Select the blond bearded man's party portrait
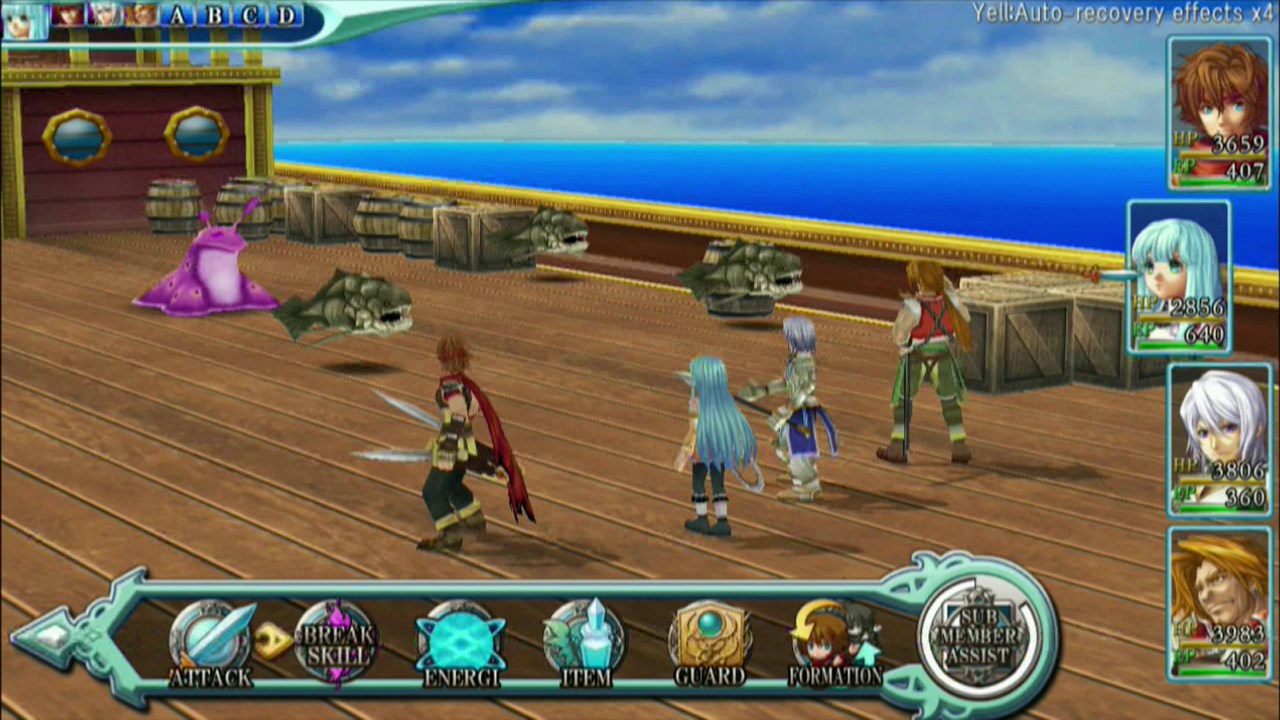 point(1219,604)
